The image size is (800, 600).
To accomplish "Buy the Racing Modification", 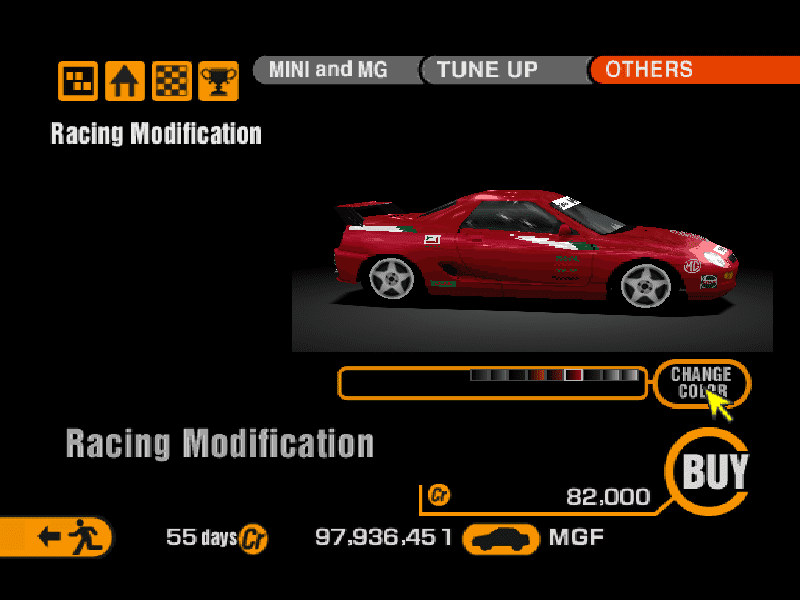I will coord(715,471).
